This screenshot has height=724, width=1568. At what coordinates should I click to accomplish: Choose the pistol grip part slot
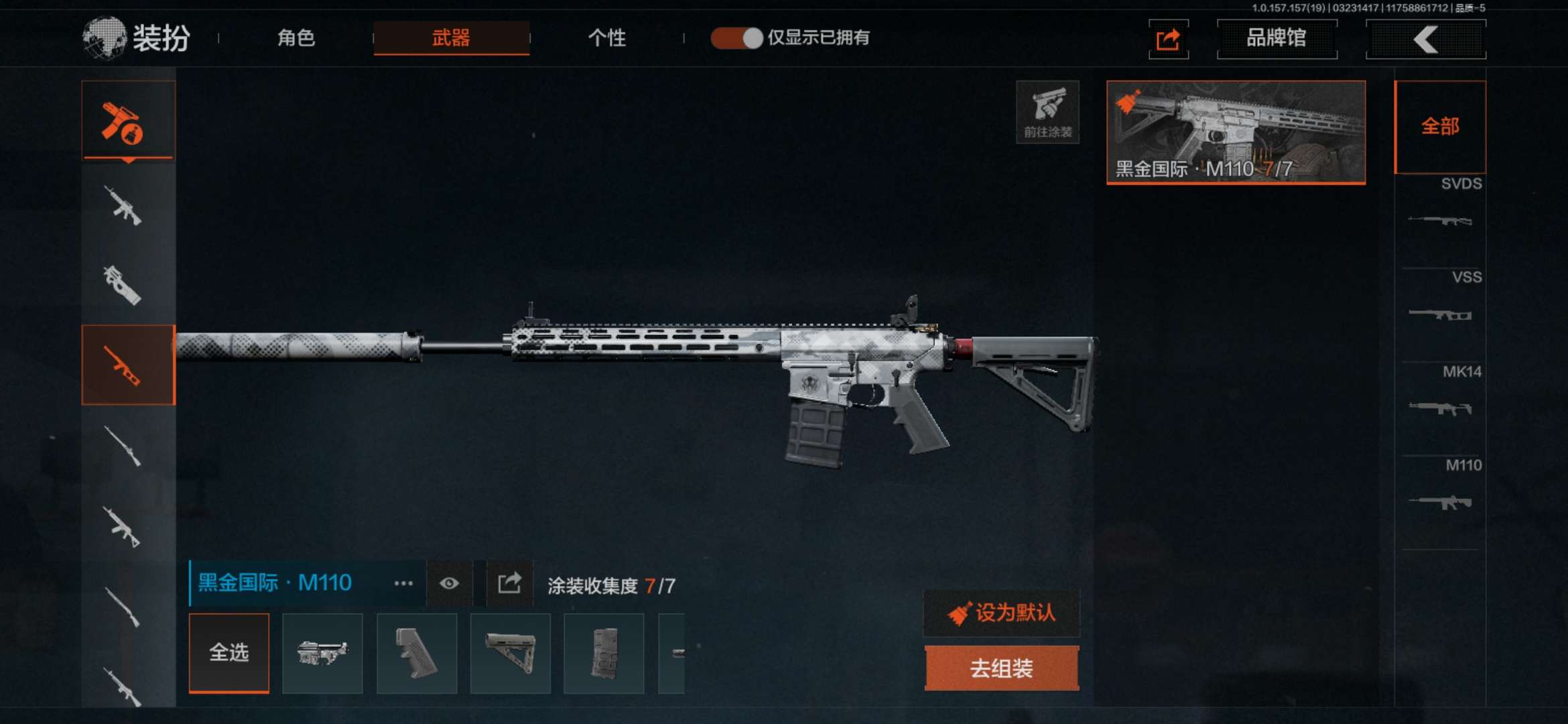tap(416, 654)
